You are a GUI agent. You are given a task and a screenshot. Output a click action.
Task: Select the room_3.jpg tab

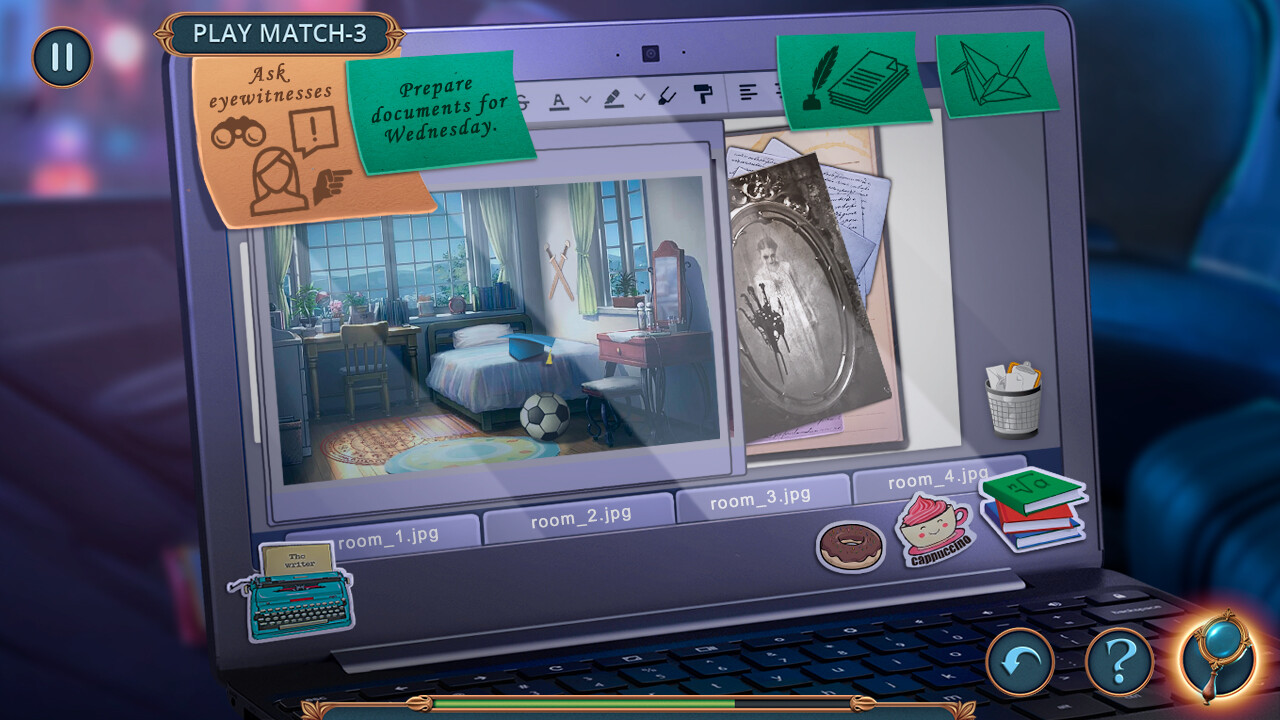pyautogui.click(x=762, y=497)
